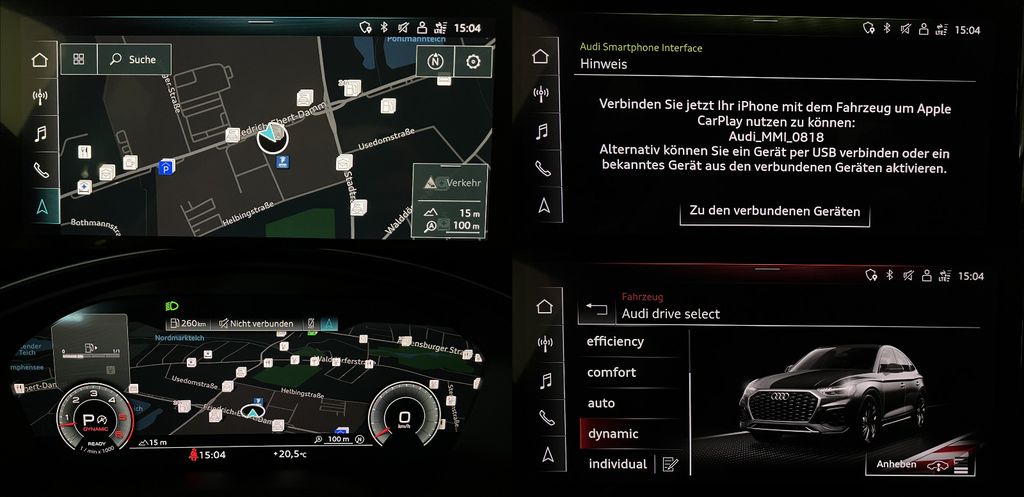
Task: Go back from Audi drive select
Action: (597, 308)
